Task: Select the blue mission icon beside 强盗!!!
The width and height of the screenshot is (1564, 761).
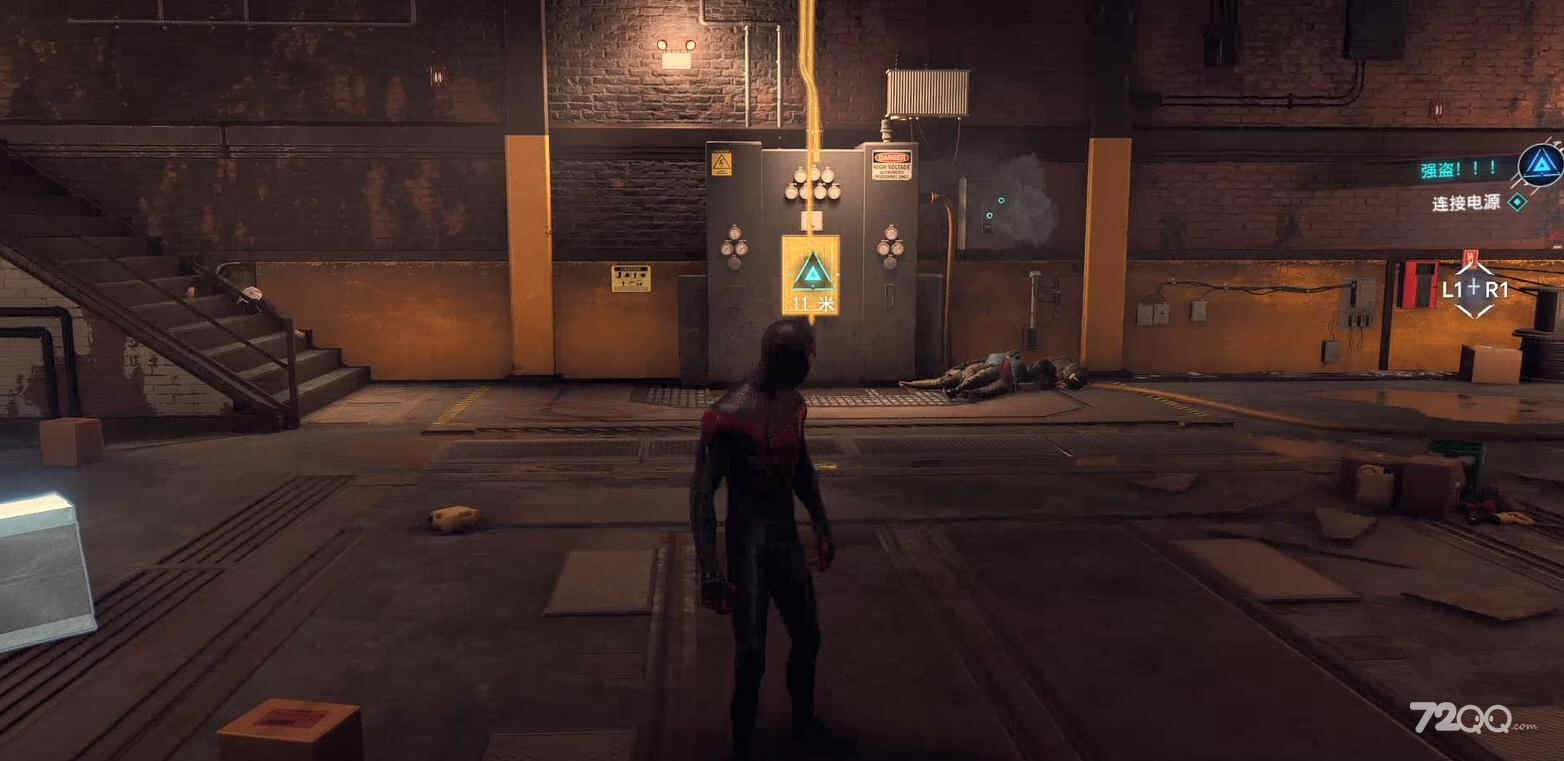Action: [x=1540, y=165]
